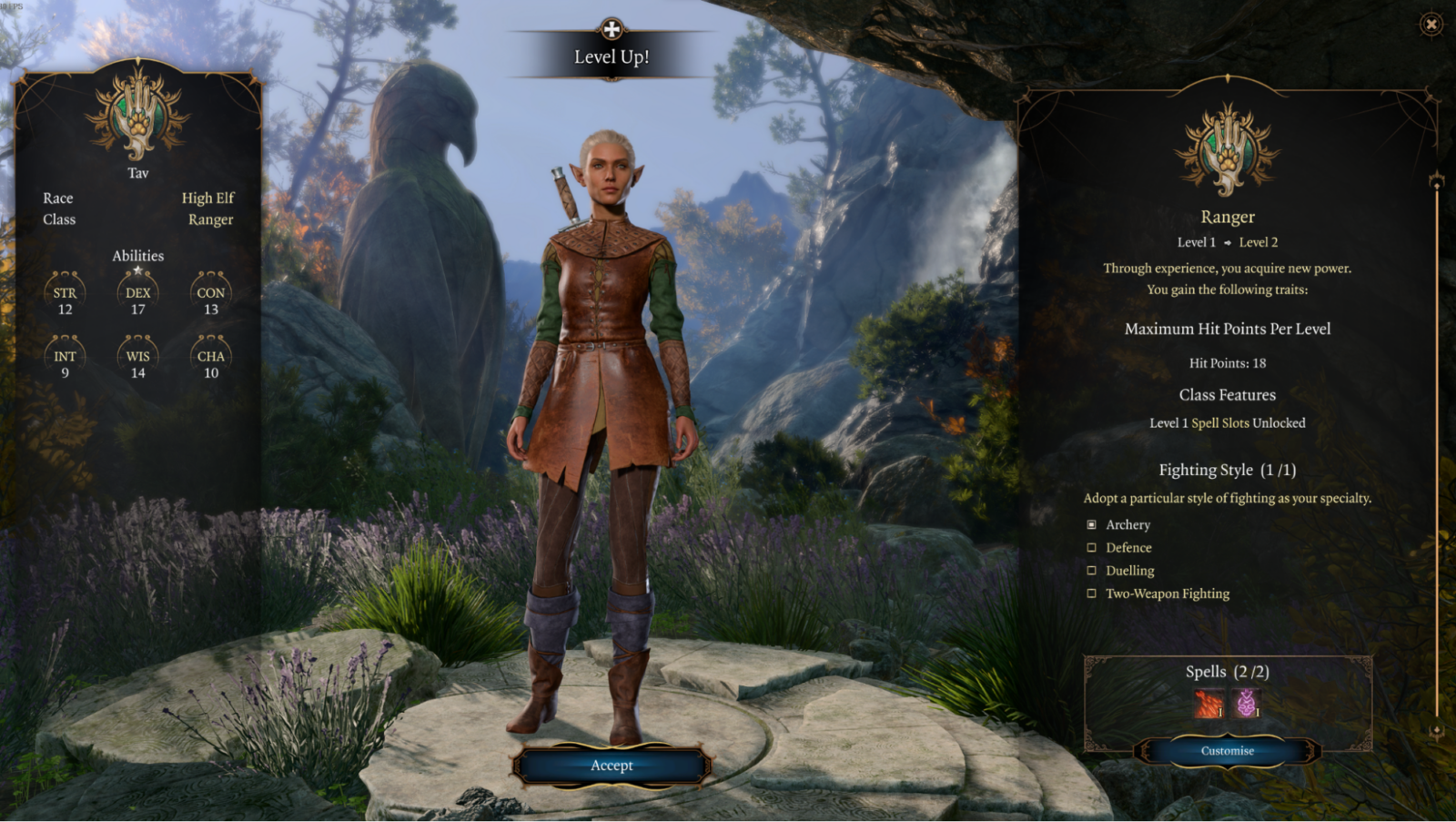
Task: Click the INT ability icon
Action: 64,355
